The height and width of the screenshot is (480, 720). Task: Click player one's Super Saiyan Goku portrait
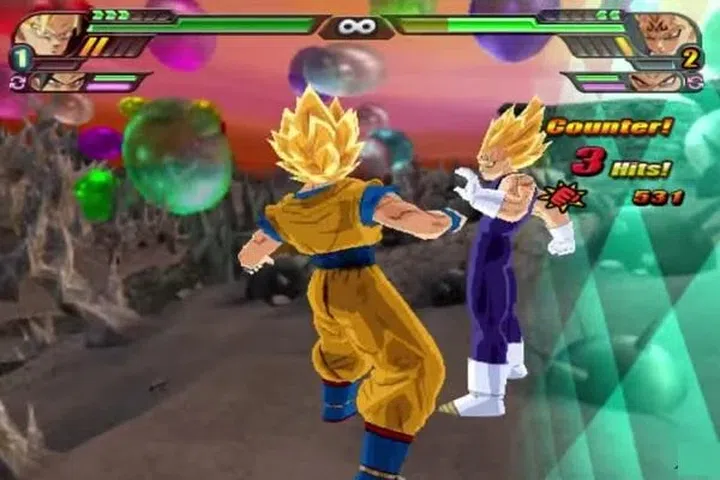click(x=46, y=33)
